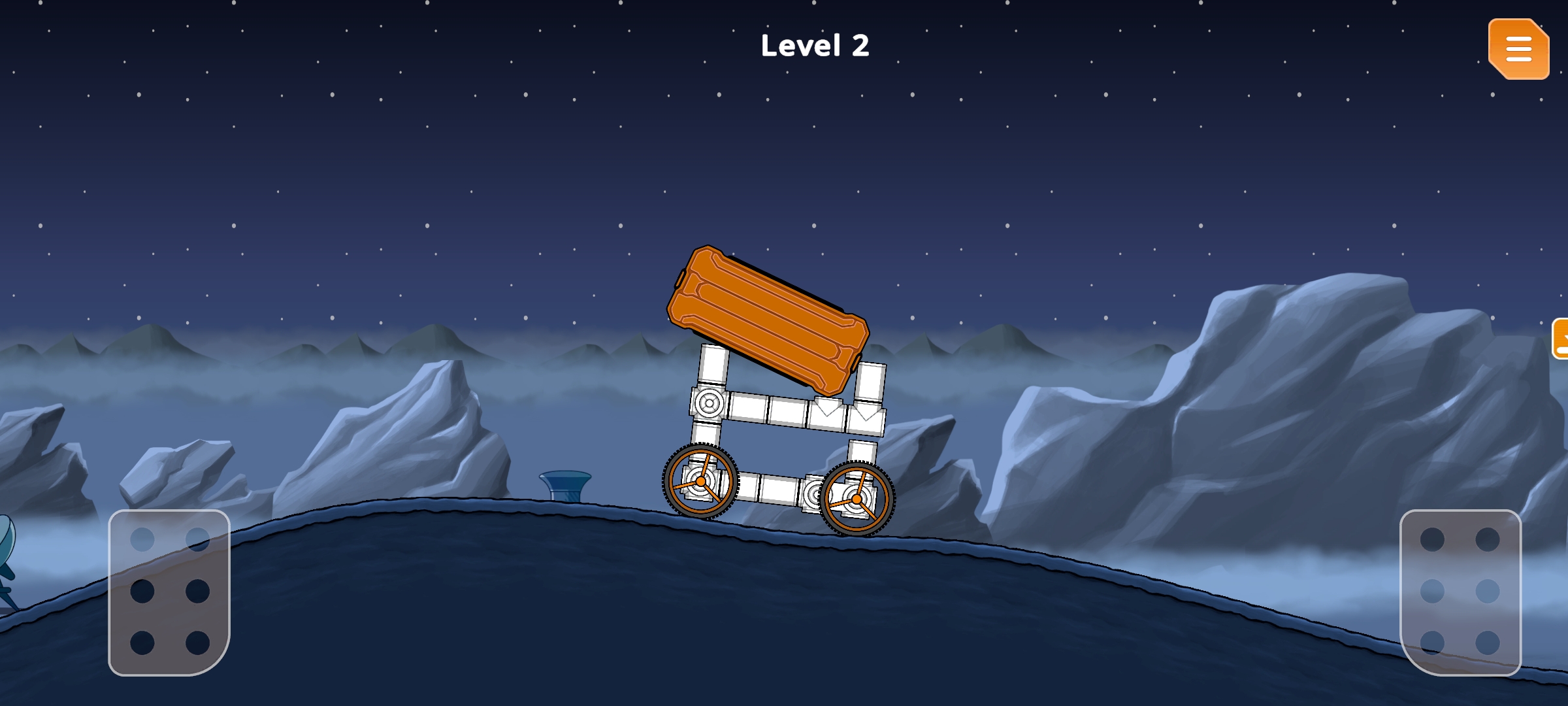The image size is (1568, 706).
Task: Tap the left brake pedal
Action: [169, 592]
